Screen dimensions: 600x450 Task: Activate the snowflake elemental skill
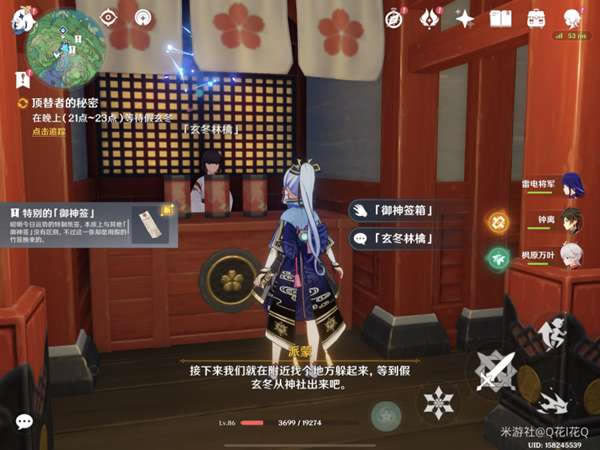(438, 403)
